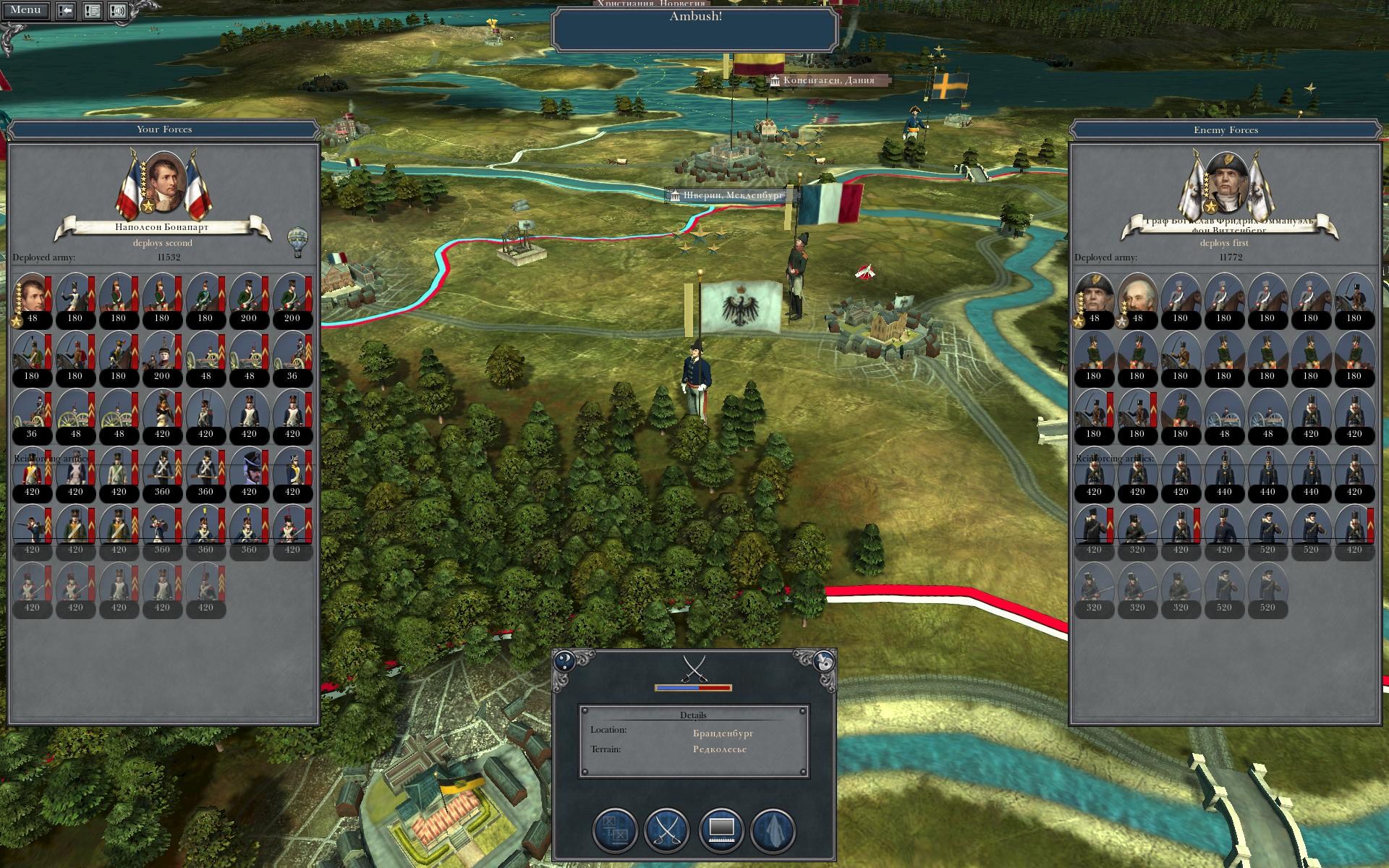Image resolution: width=1389 pixels, height=868 pixels.
Task: Toggle the advice speaker sound button
Action: click(x=118, y=11)
